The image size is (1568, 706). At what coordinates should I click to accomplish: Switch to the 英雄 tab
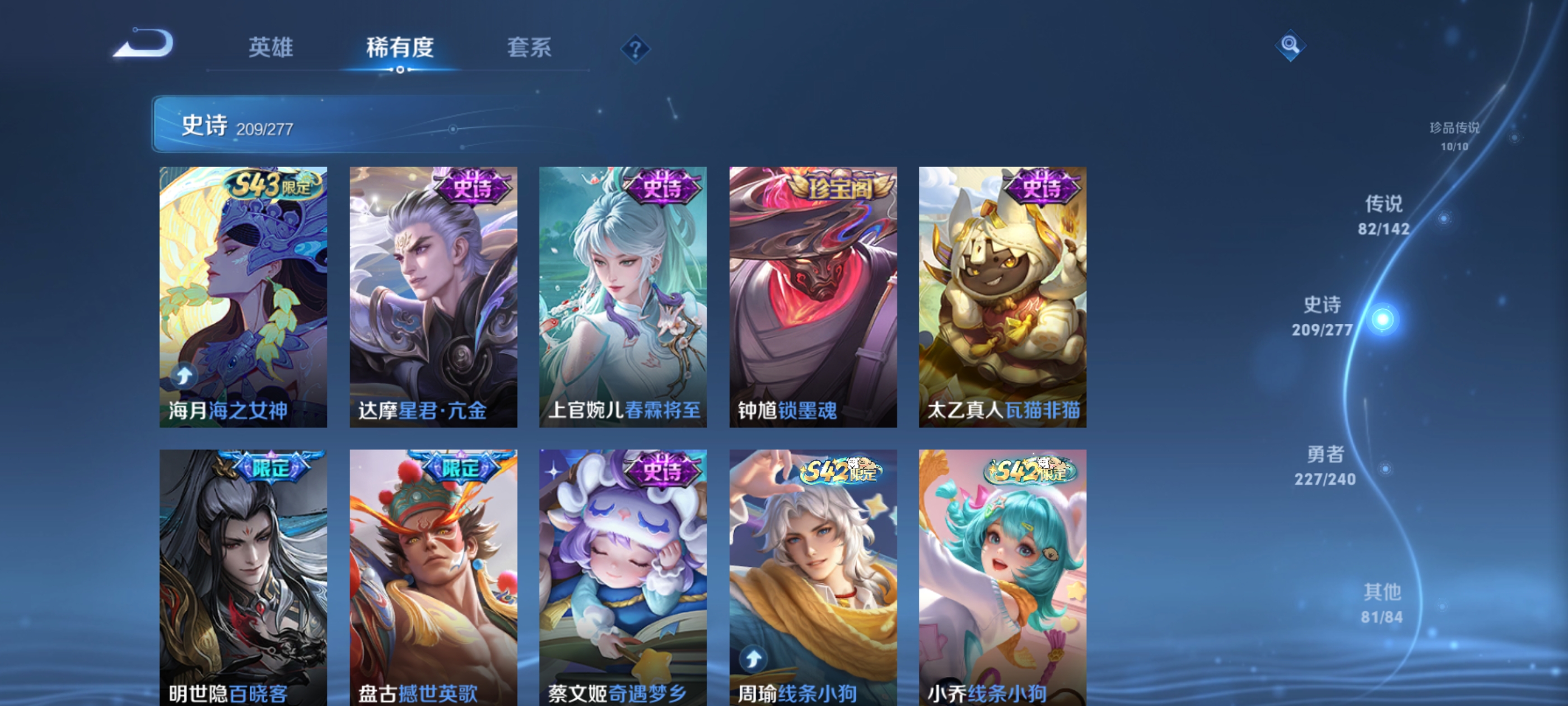point(270,49)
